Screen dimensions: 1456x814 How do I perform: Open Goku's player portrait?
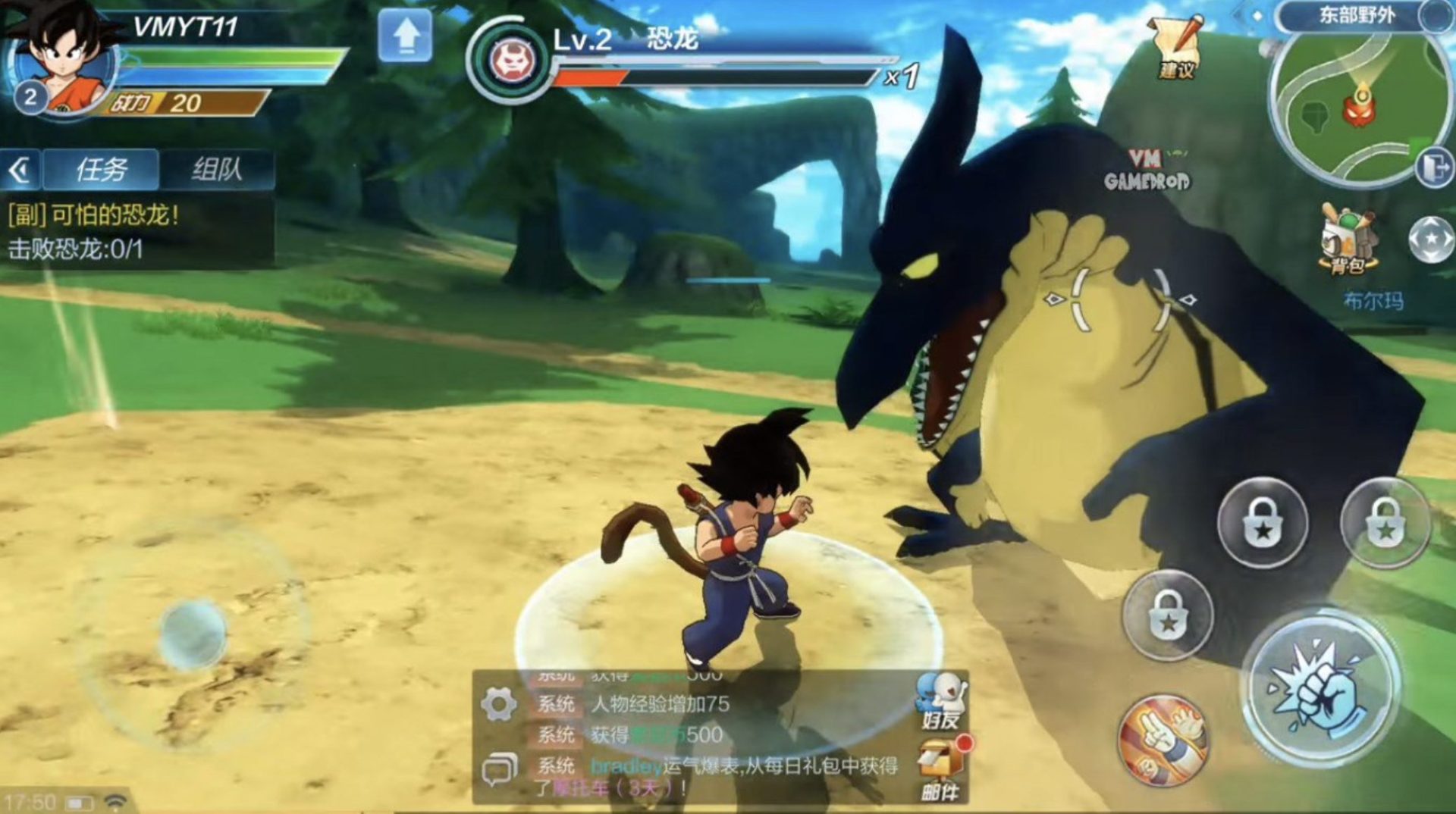click(x=64, y=61)
